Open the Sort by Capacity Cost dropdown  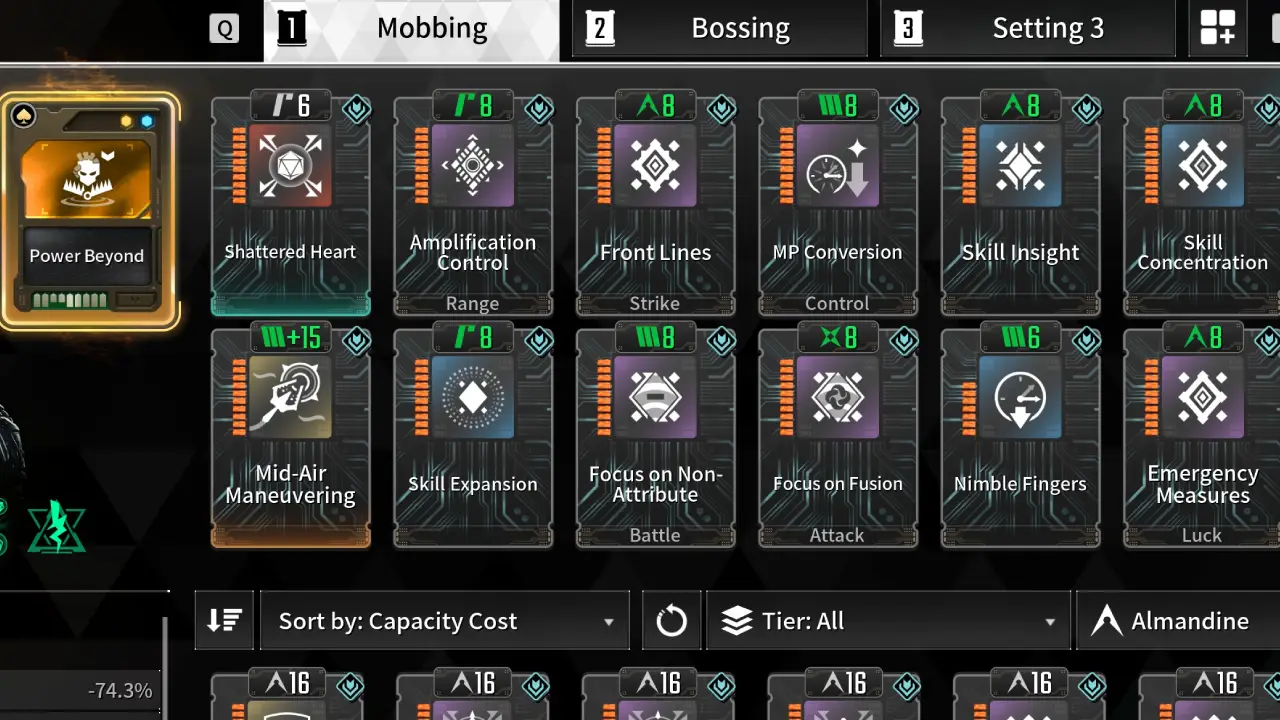coord(445,620)
